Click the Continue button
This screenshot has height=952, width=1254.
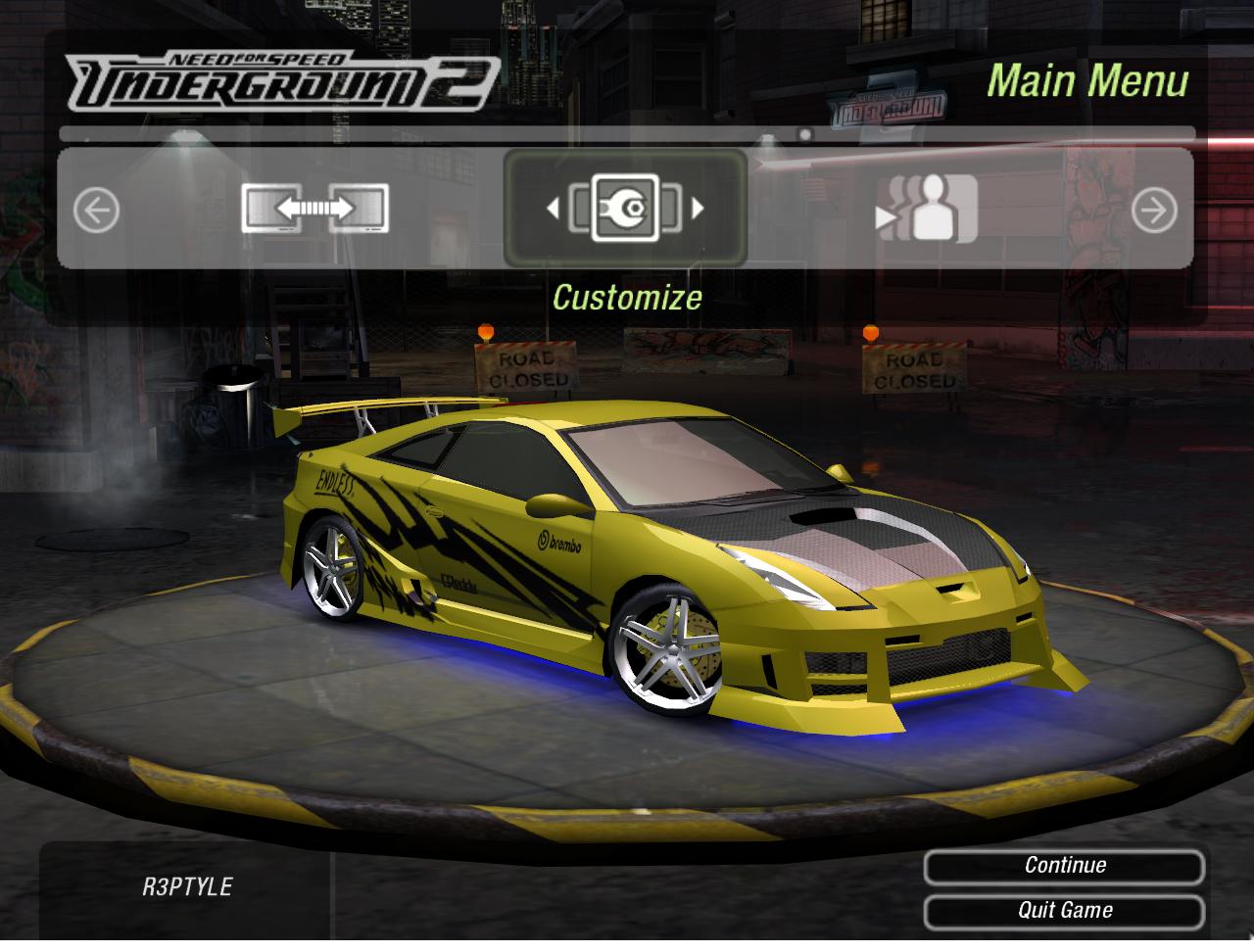[1064, 866]
